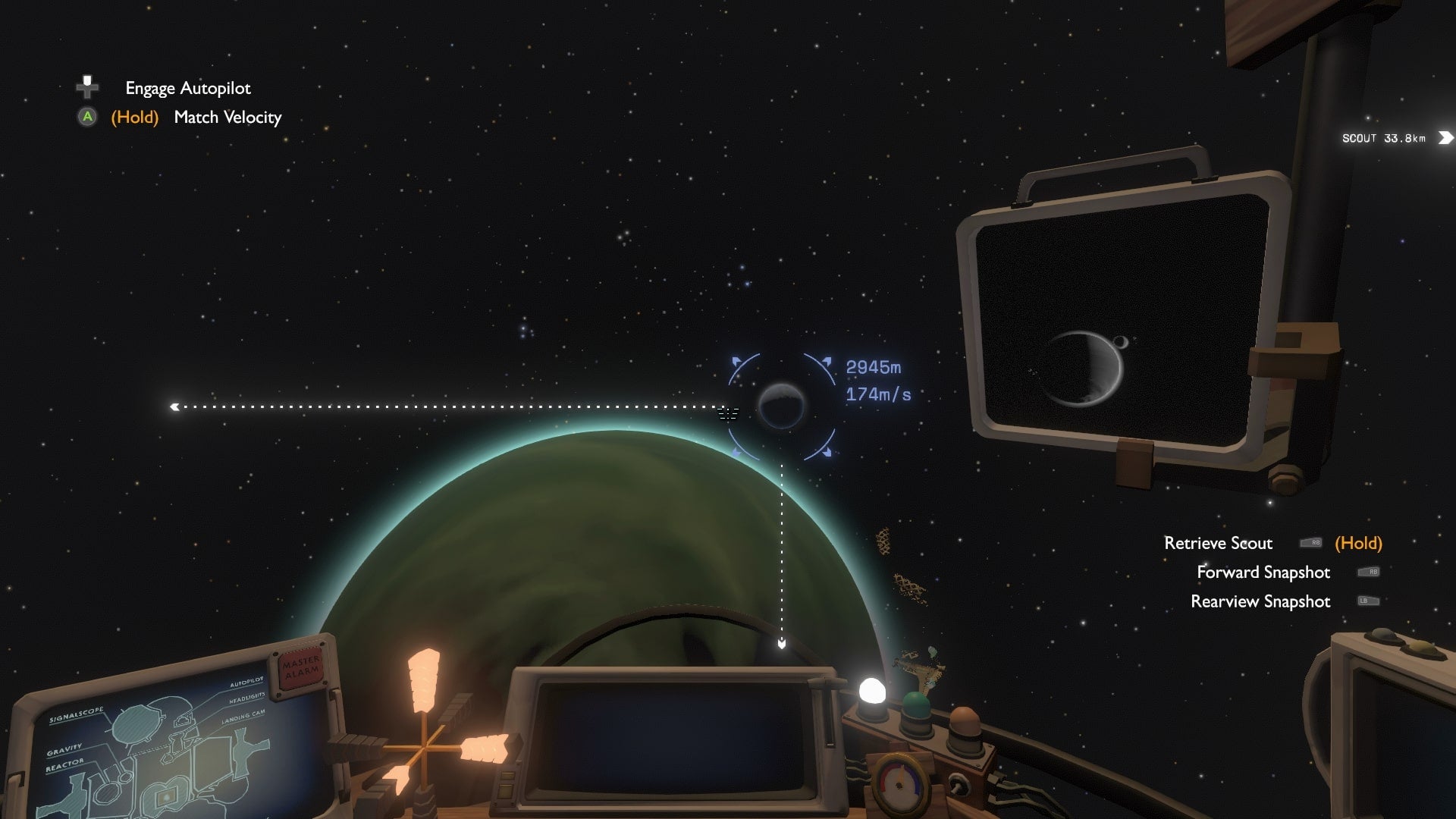Click the Autopilot component on the schematic screen
The image size is (1456, 819).
click(x=246, y=683)
